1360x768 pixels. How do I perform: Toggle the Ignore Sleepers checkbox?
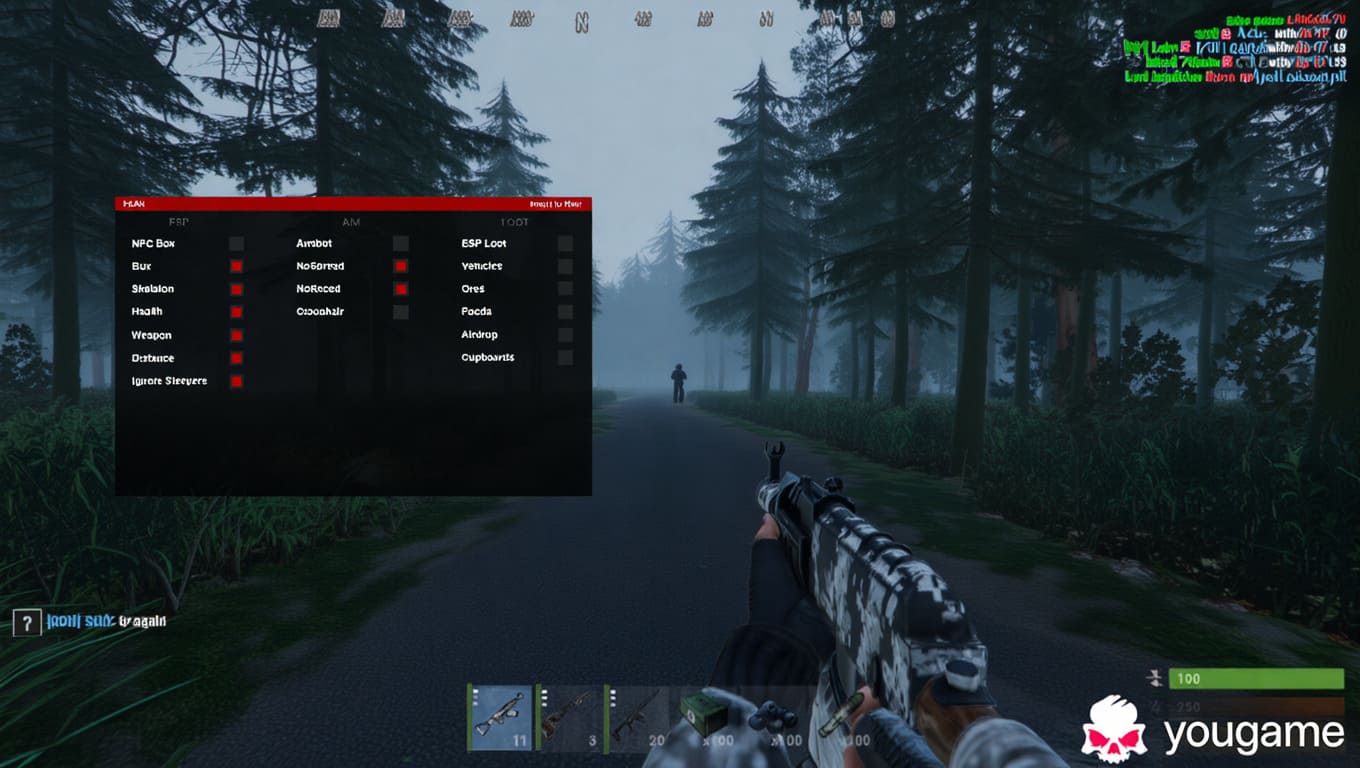tap(236, 381)
